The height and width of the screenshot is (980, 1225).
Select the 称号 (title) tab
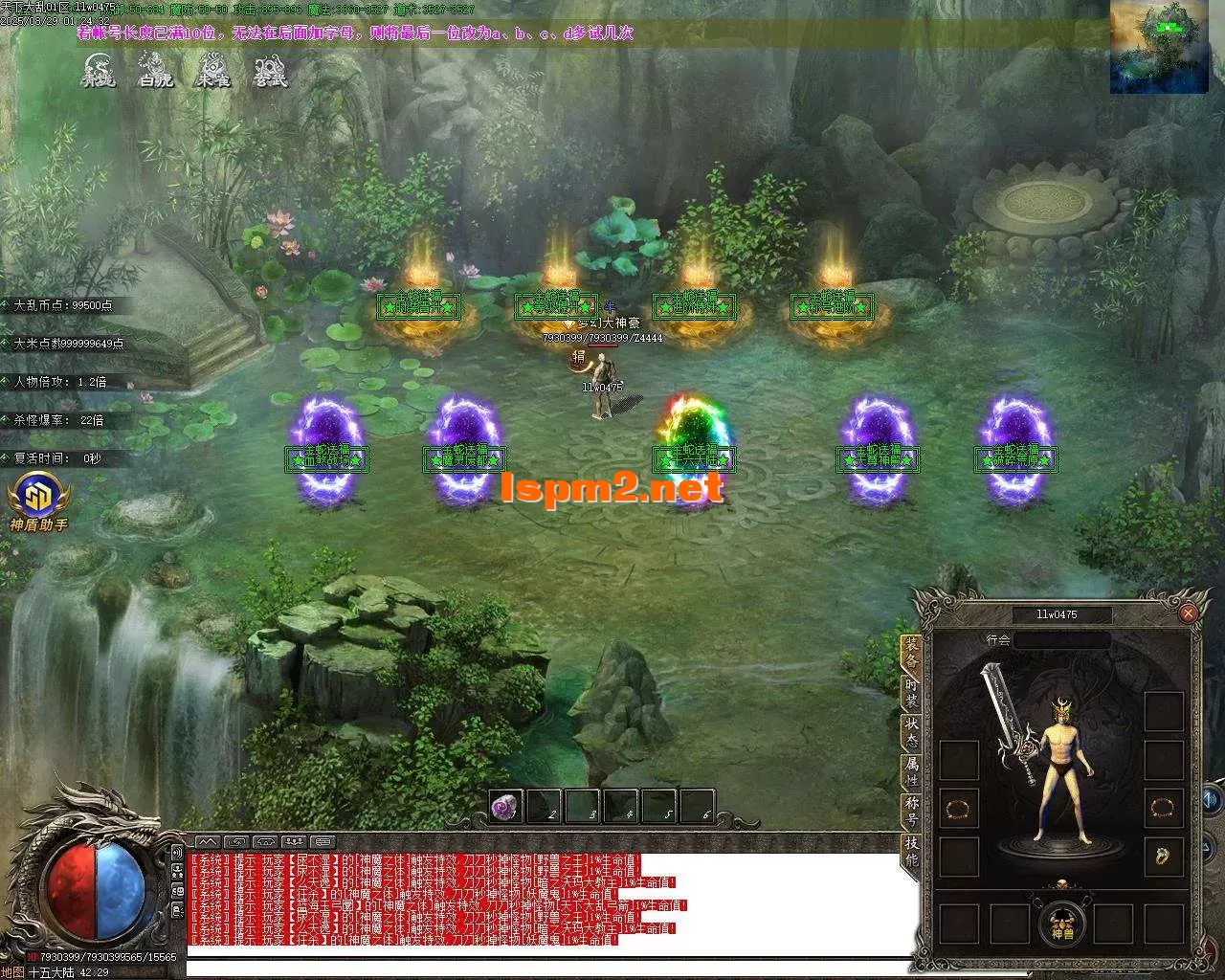click(x=911, y=812)
